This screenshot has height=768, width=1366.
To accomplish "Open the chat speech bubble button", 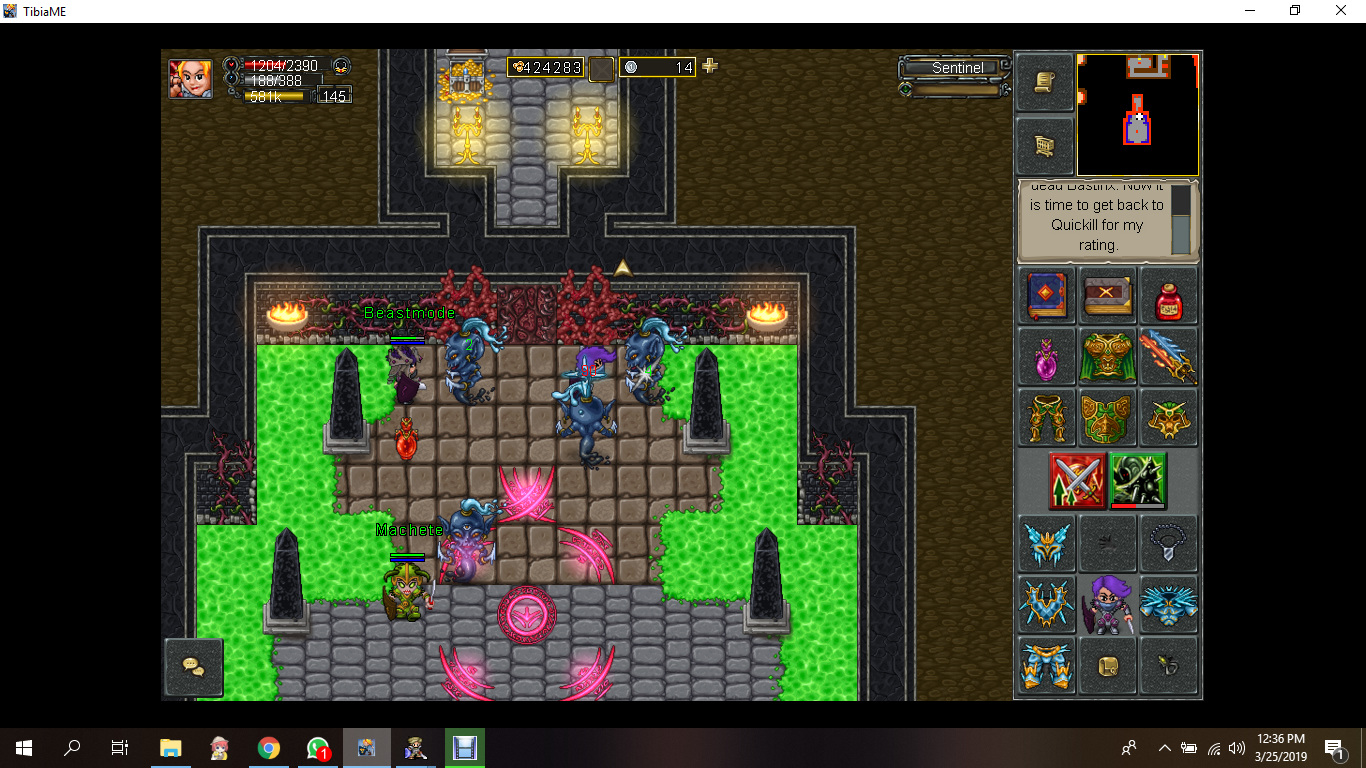I will pos(193,667).
